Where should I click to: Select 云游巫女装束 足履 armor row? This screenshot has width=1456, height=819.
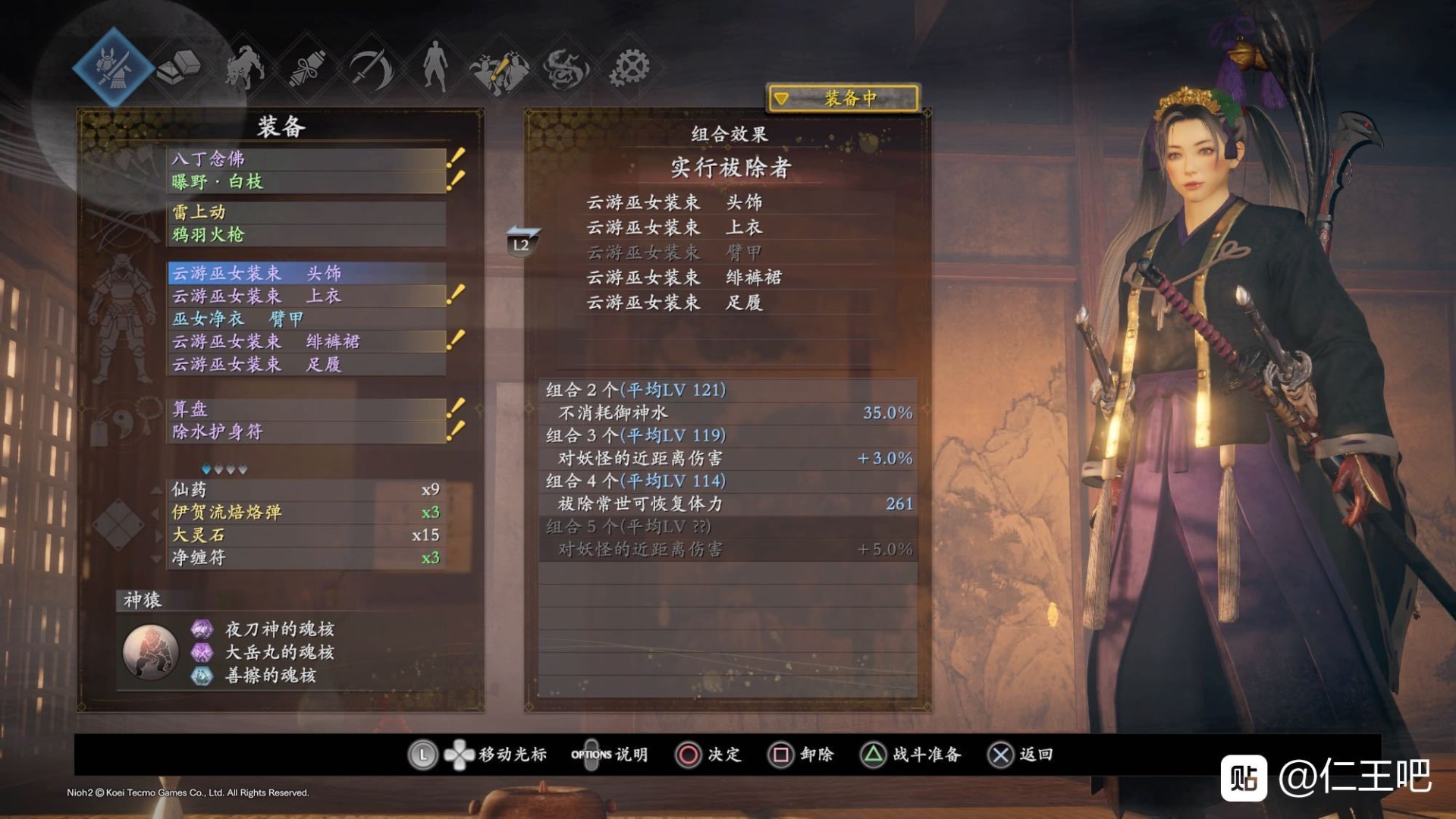[306, 365]
